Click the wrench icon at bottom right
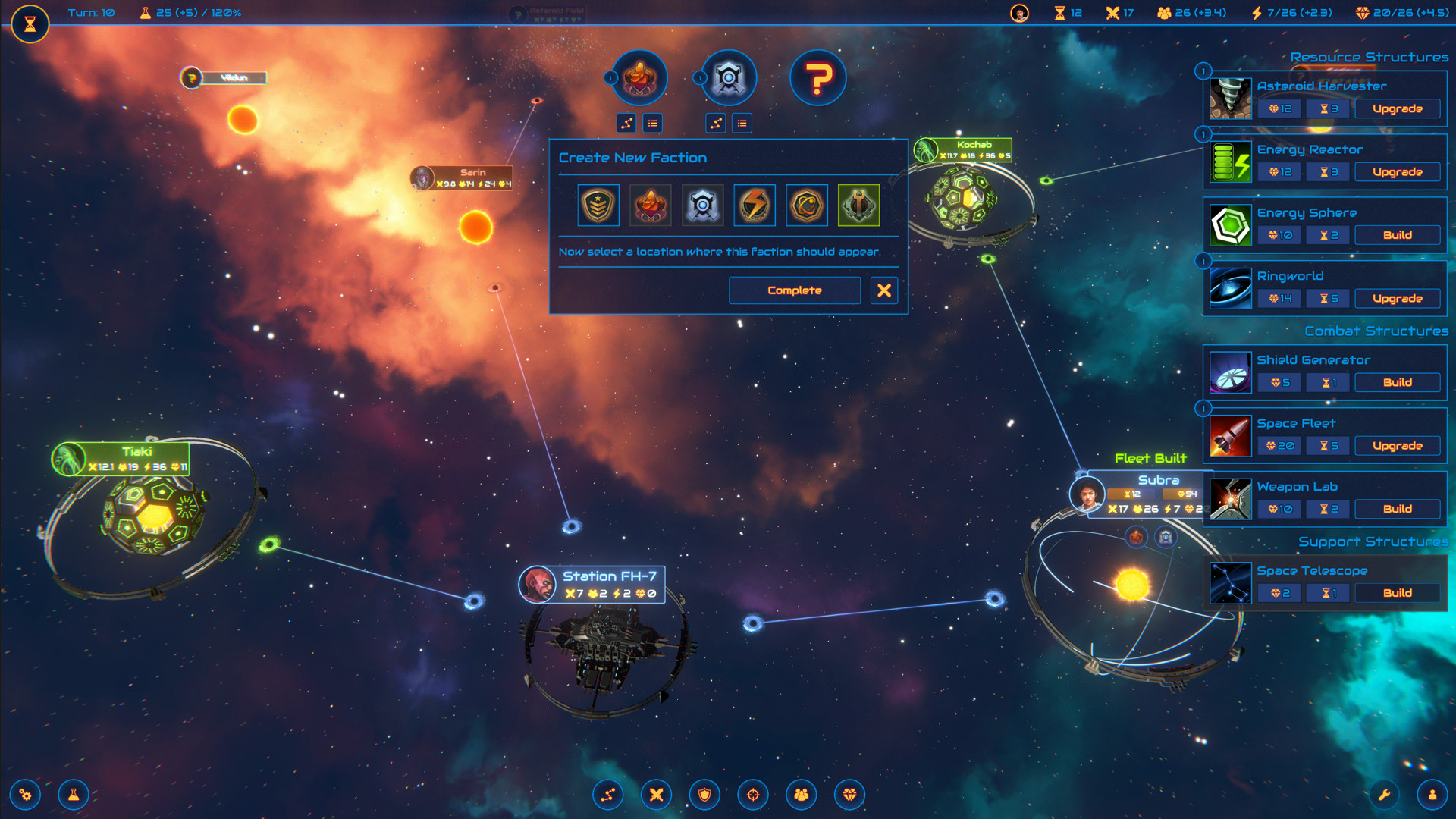The width and height of the screenshot is (1456, 819). click(1385, 794)
